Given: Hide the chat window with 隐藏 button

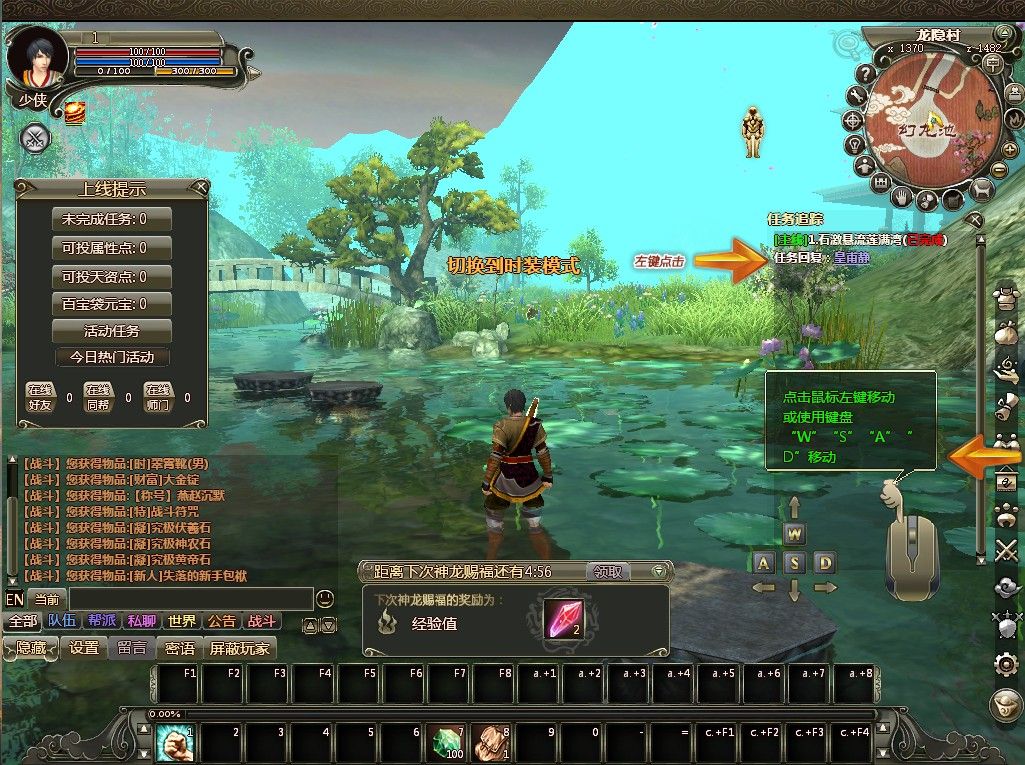Looking at the screenshot, I should tap(31, 648).
